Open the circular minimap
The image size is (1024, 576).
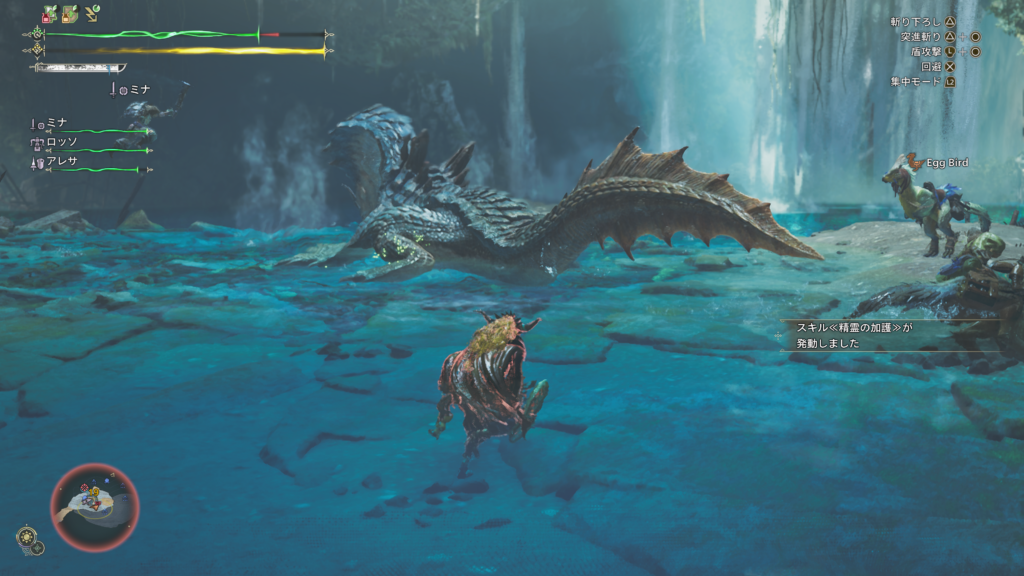tap(95, 507)
